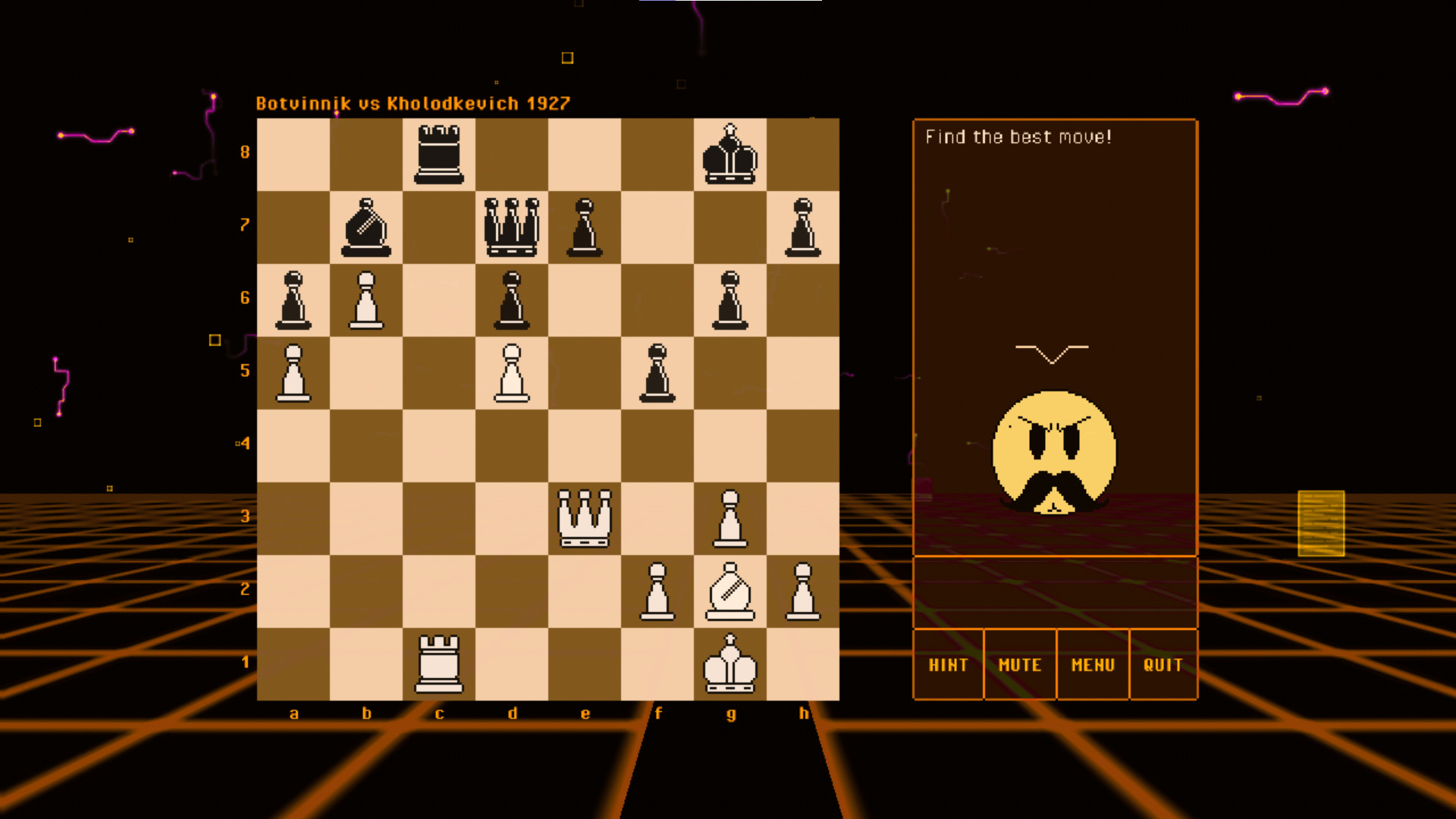Open the MENU screen
This screenshot has width=1456, height=819.
[x=1092, y=665]
